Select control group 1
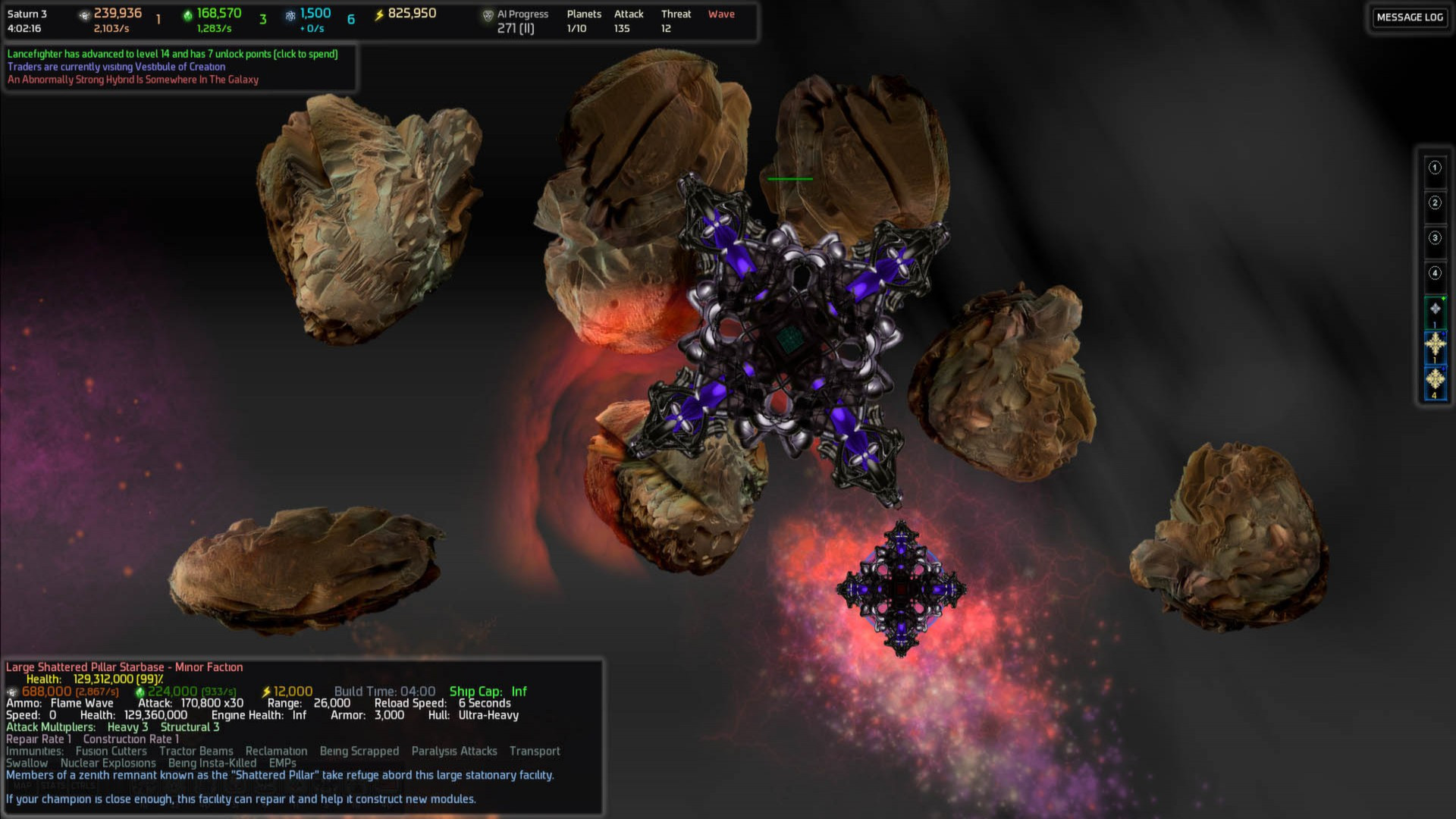This screenshot has width=1456, height=819. [1434, 168]
